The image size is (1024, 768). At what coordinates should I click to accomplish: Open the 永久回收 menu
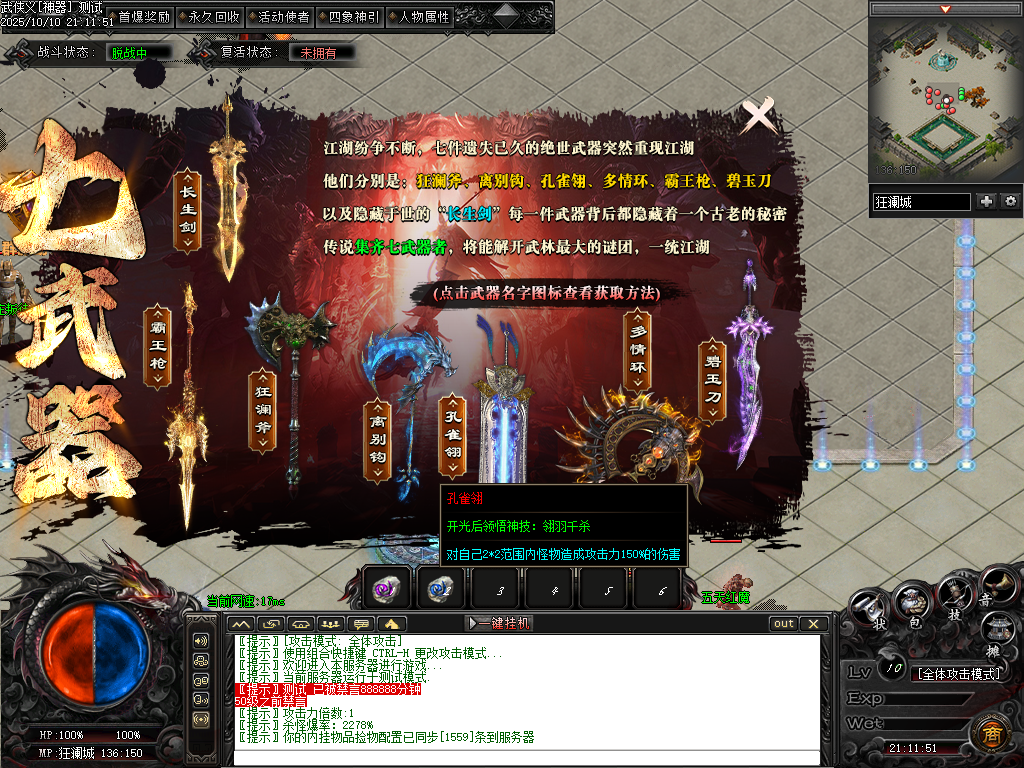(213, 17)
